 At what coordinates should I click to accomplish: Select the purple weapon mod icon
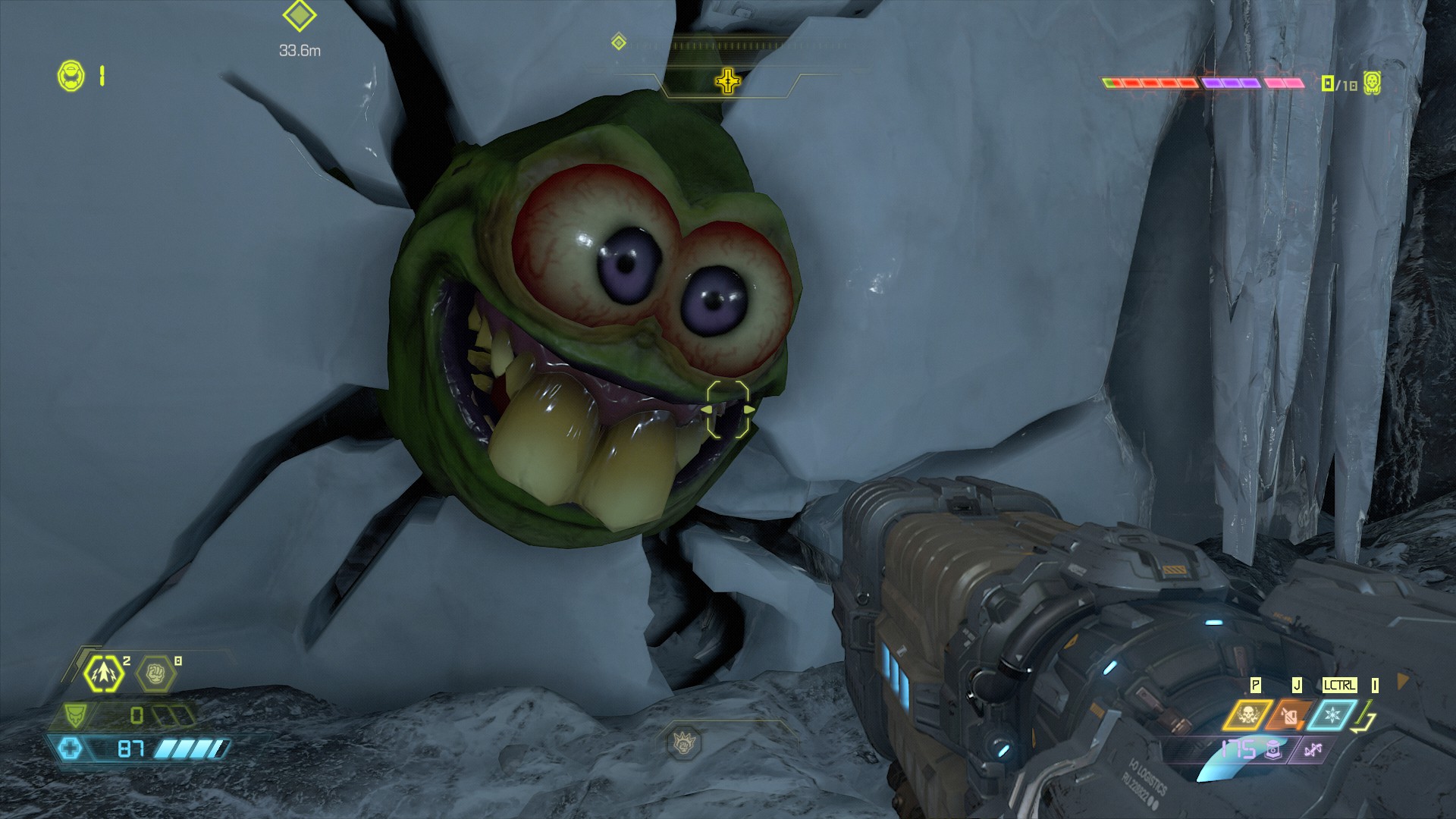[x=1312, y=750]
